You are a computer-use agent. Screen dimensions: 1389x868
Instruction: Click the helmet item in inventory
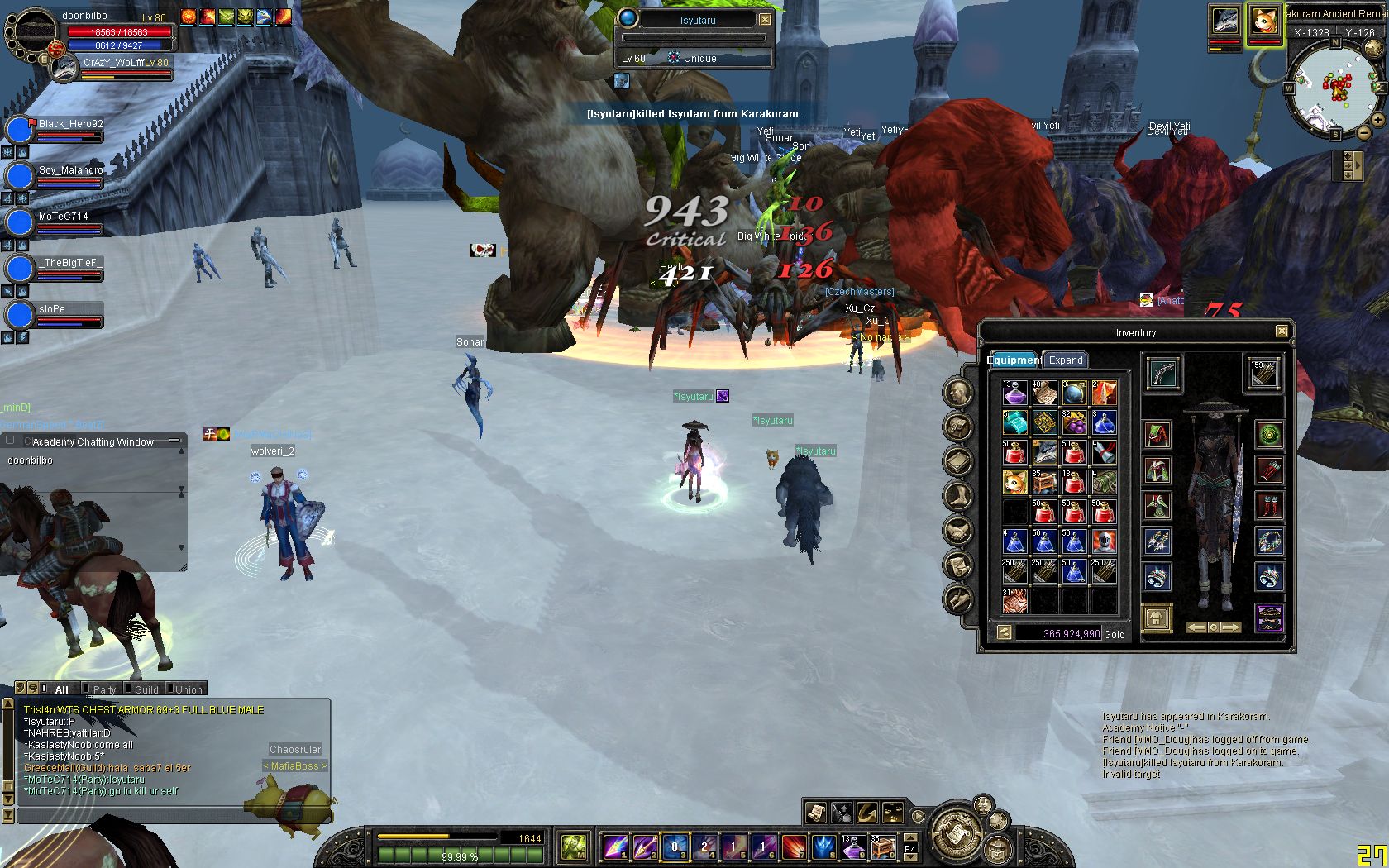click(x=1104, y=541)
